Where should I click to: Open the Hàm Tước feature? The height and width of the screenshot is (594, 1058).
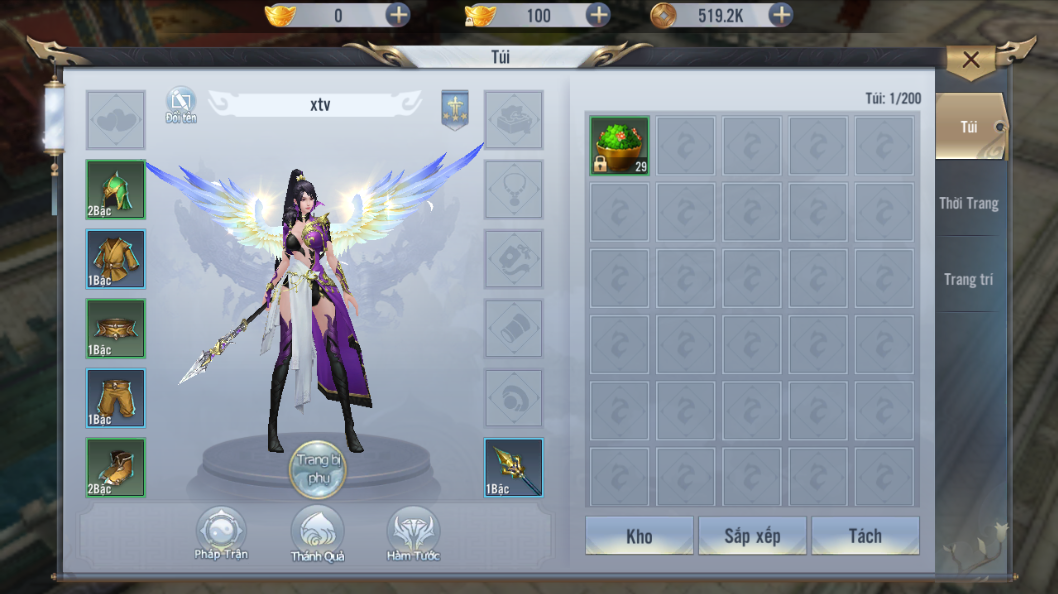pos(413,533)
